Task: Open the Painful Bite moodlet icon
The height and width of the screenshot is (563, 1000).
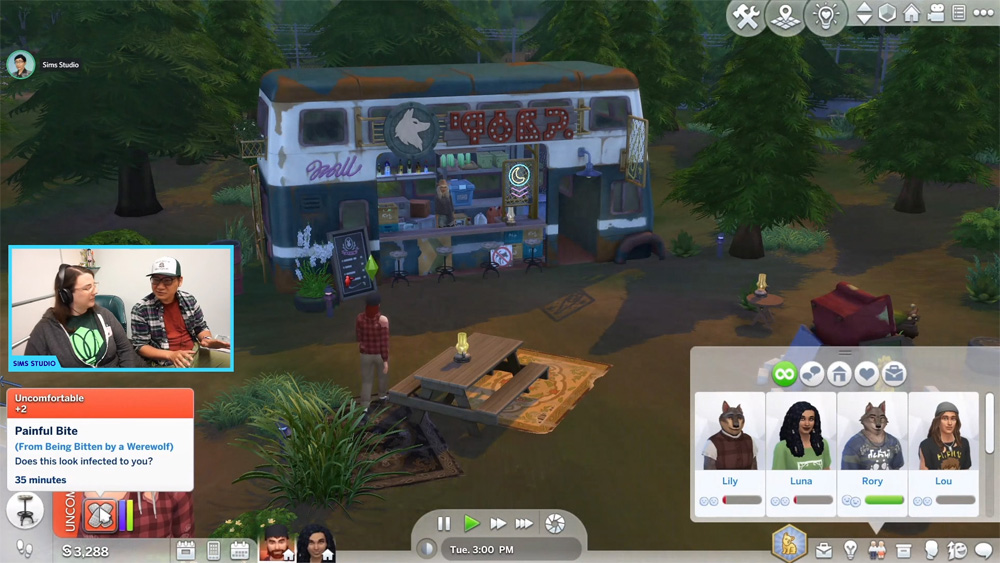Action: click(x=101, y=516)
